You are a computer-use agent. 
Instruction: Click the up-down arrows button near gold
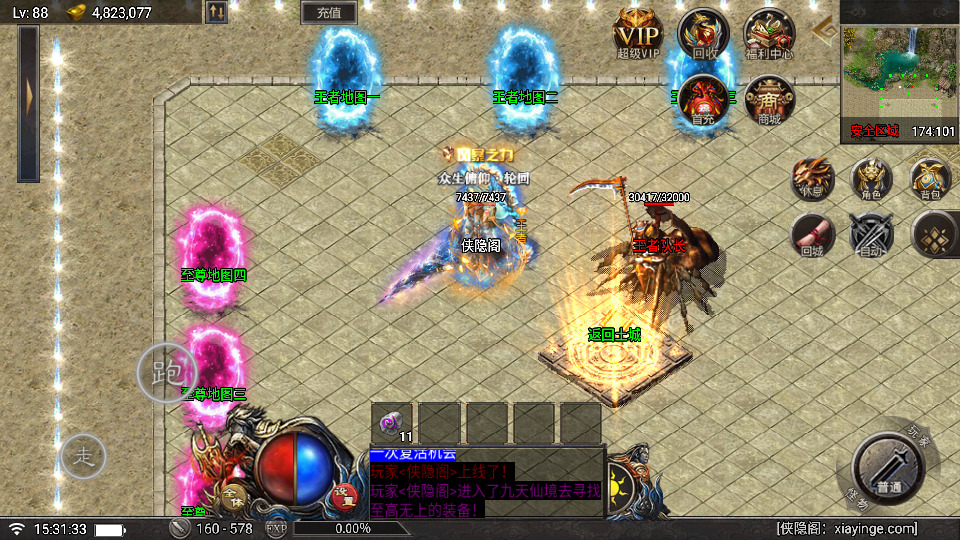coord(216,13)
